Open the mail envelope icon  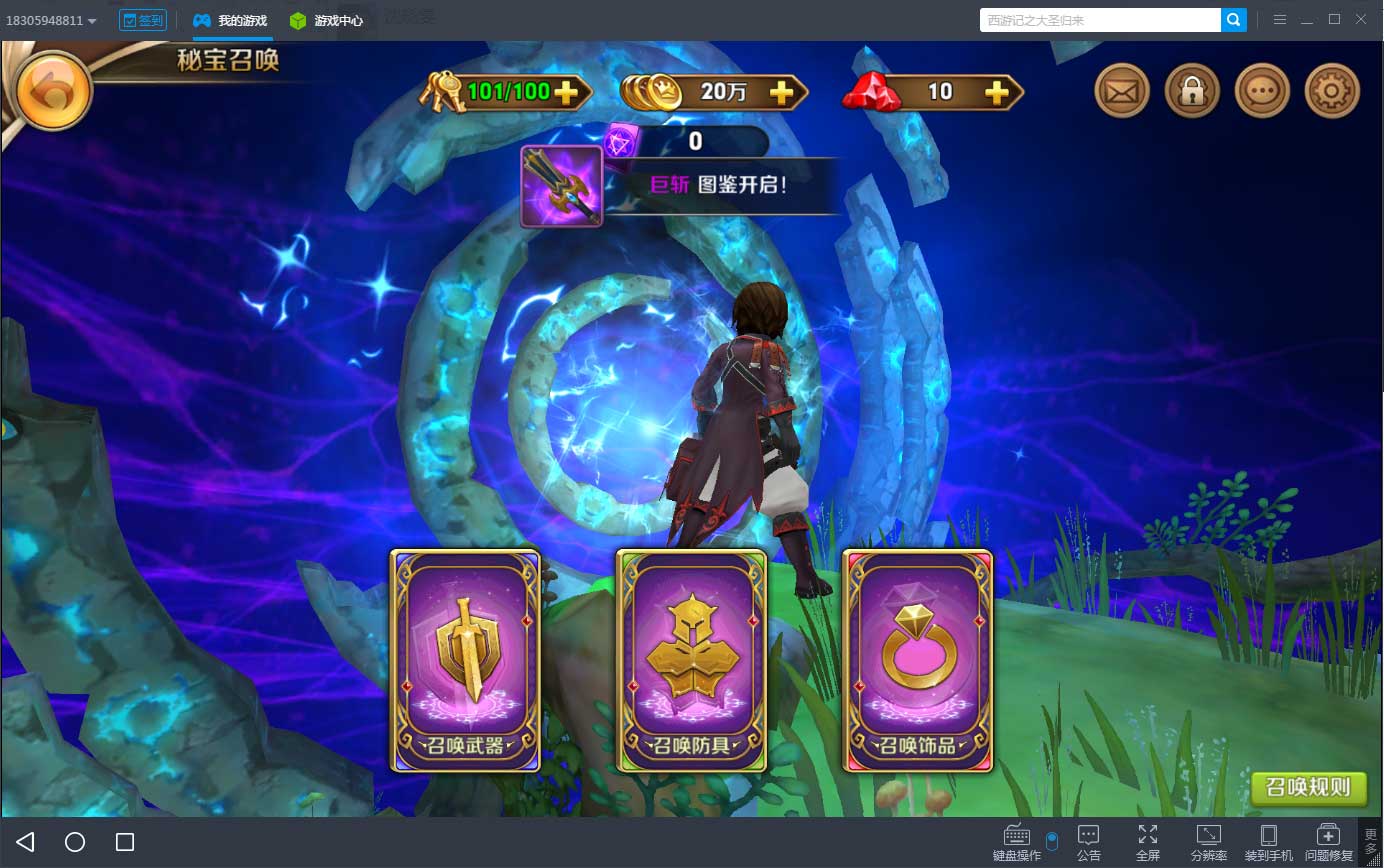[1122, 92]
